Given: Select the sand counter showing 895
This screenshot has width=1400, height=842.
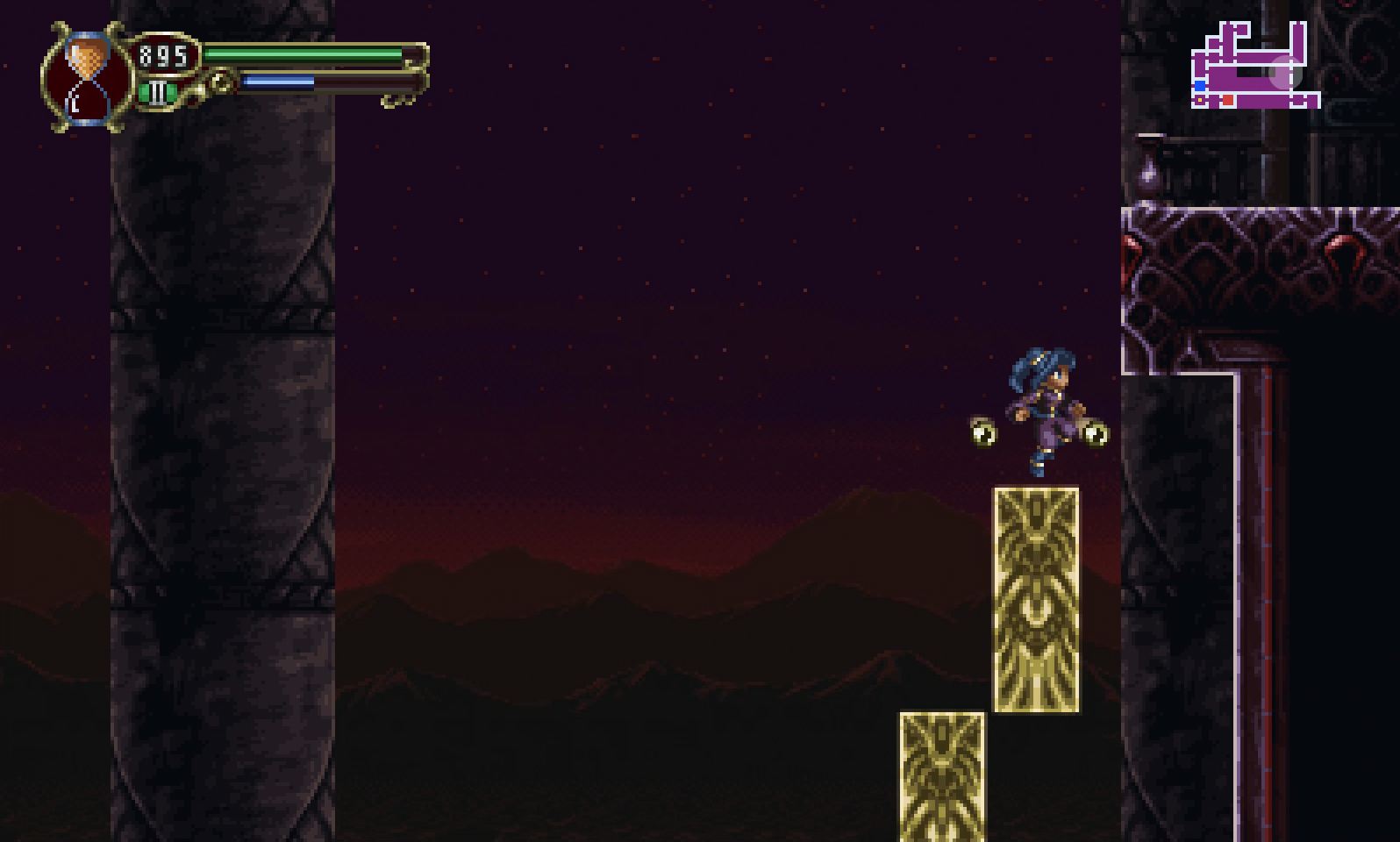Looking at the screenshot, I should [x=162, y=55].
